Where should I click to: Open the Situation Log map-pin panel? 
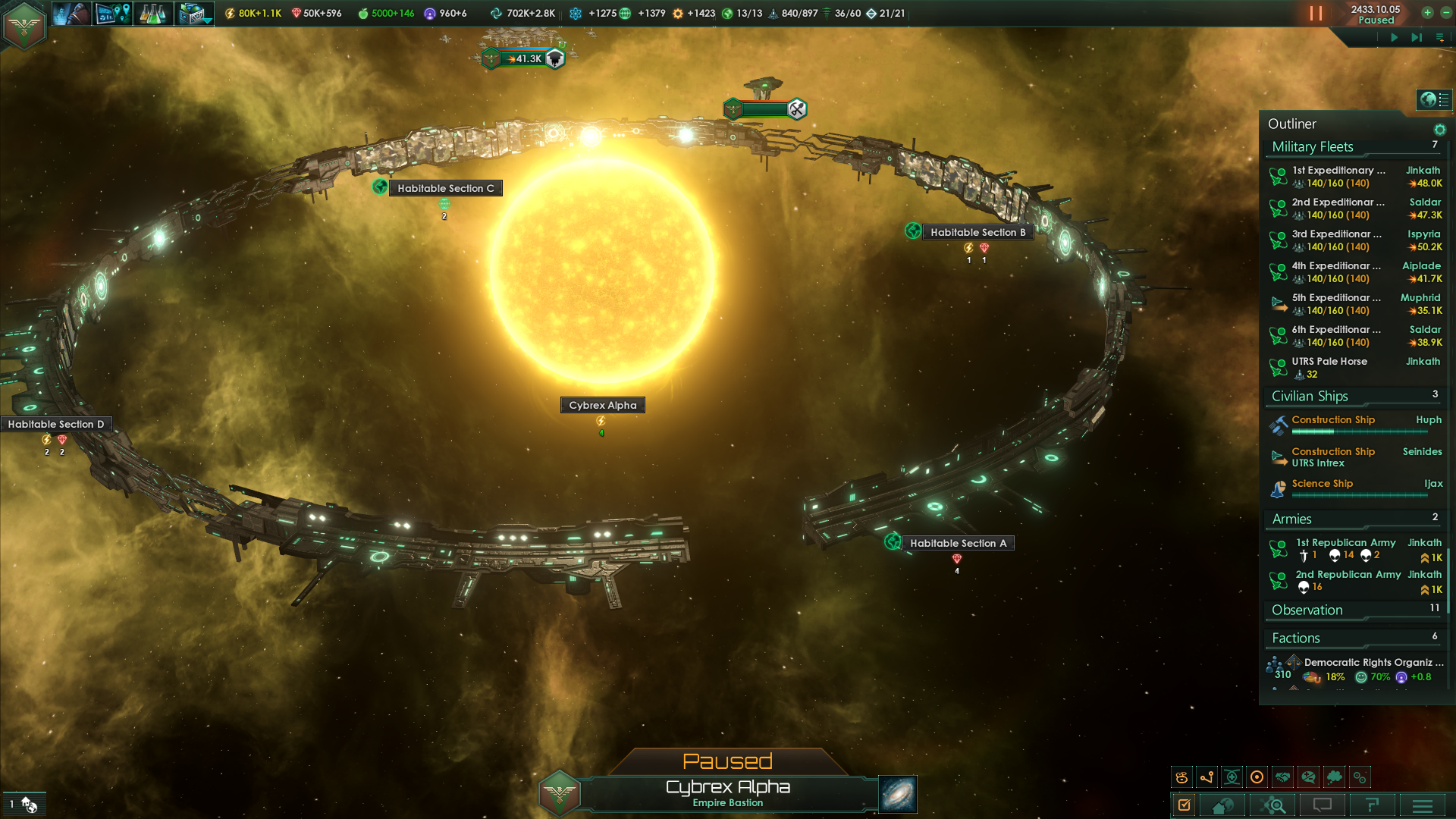point(114,13)
